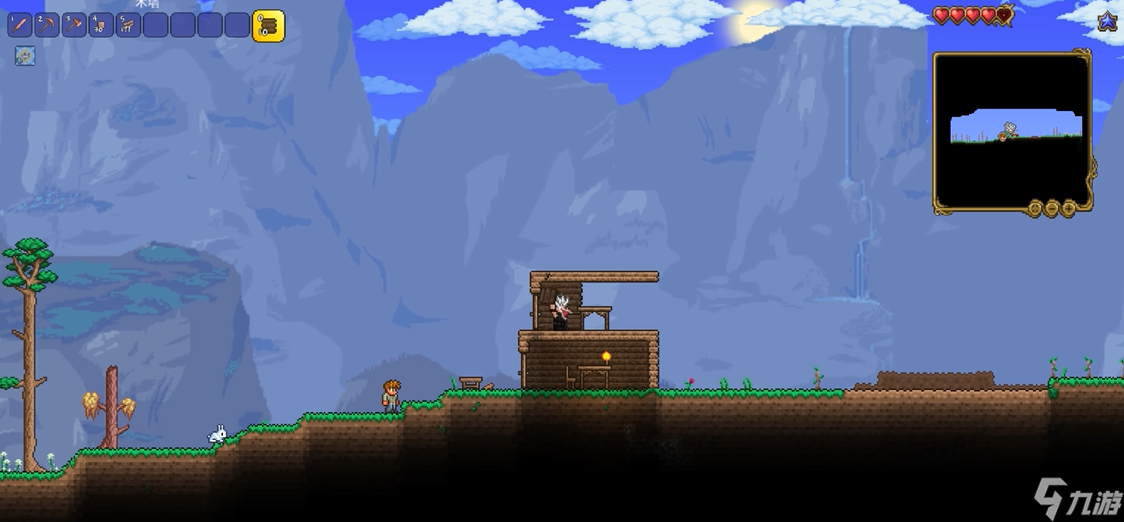1124x522 pixels.
Task: Select the copper axe in slot 3
Action: pos(74,25)
